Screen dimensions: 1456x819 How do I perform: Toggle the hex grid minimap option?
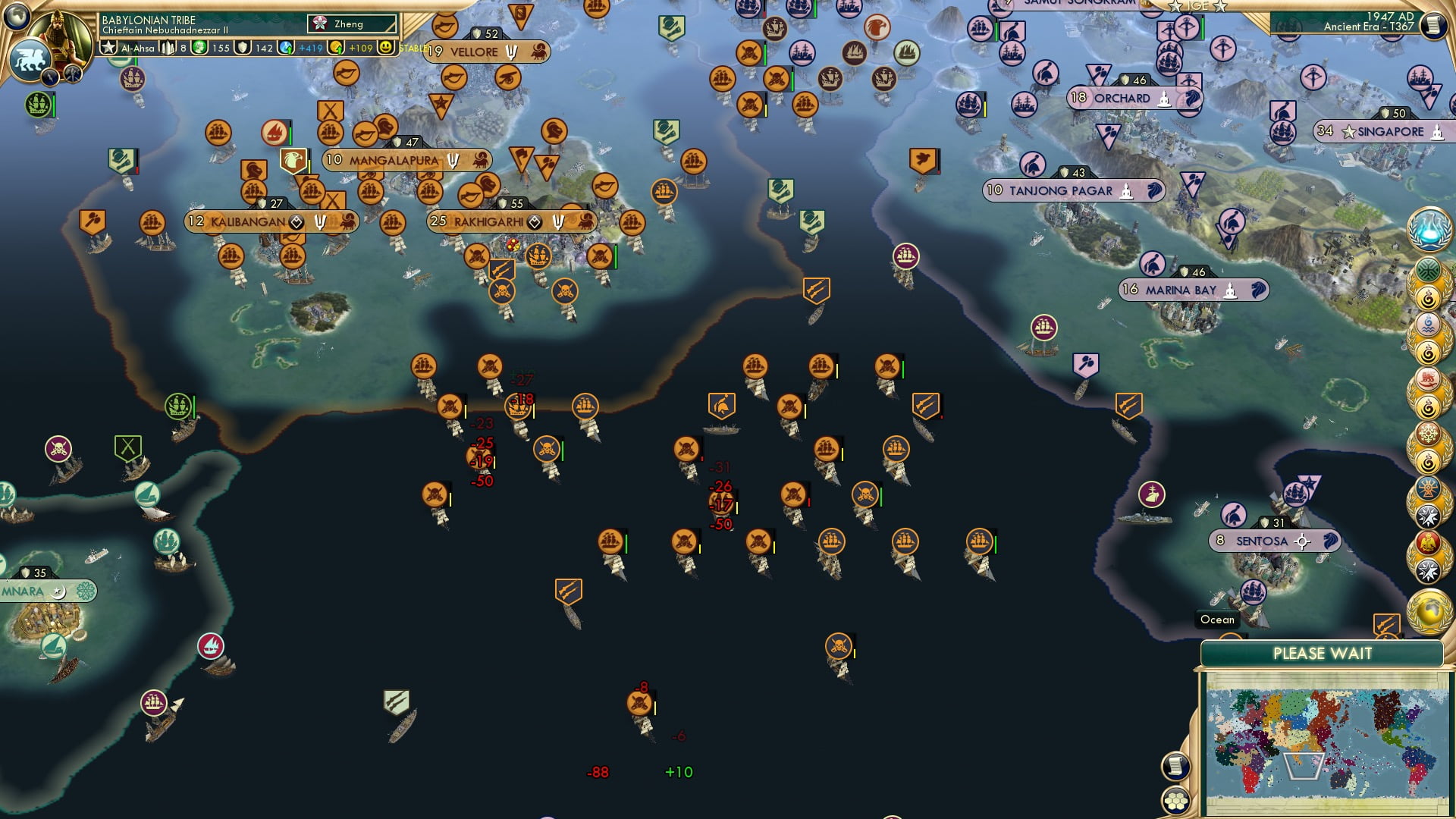[x=1175, y=801]
